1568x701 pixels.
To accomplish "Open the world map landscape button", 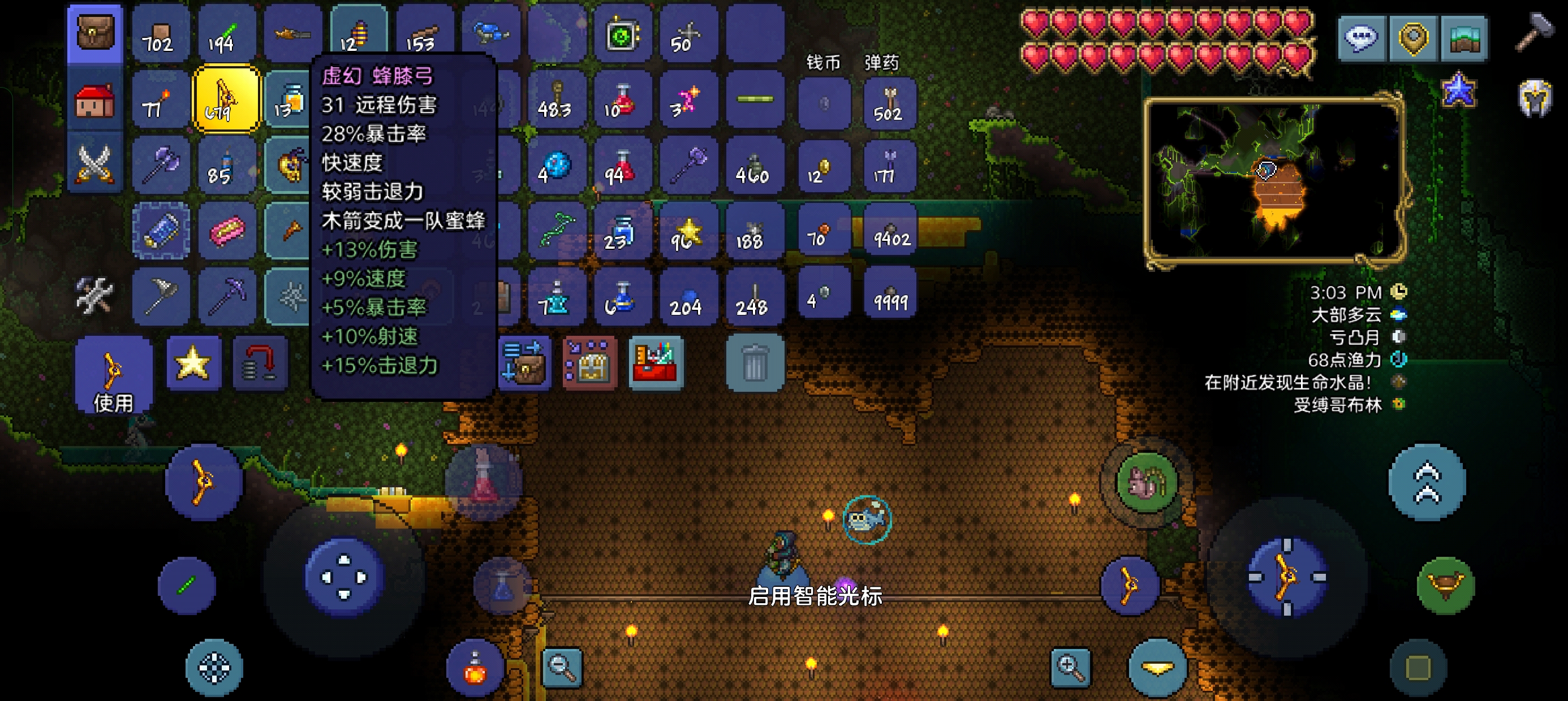I will pyautogui.click(x=1464, y=38).
